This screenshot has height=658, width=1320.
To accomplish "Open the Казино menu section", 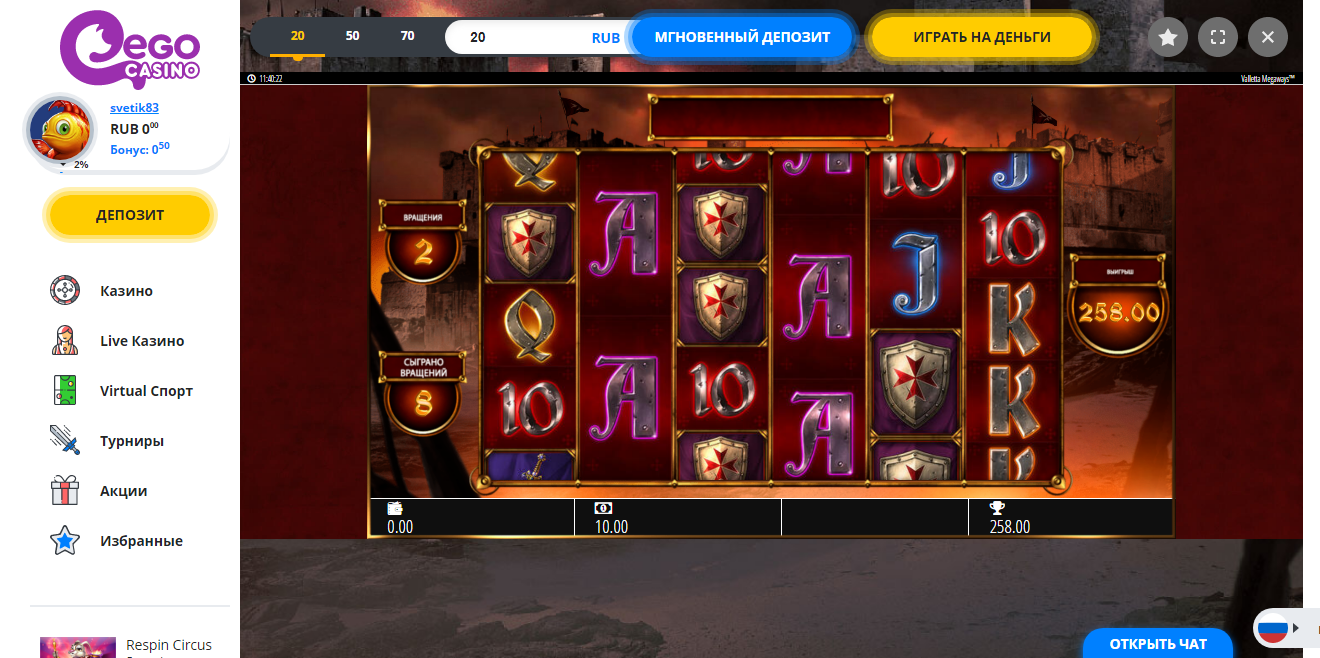I will click(126, 291).
